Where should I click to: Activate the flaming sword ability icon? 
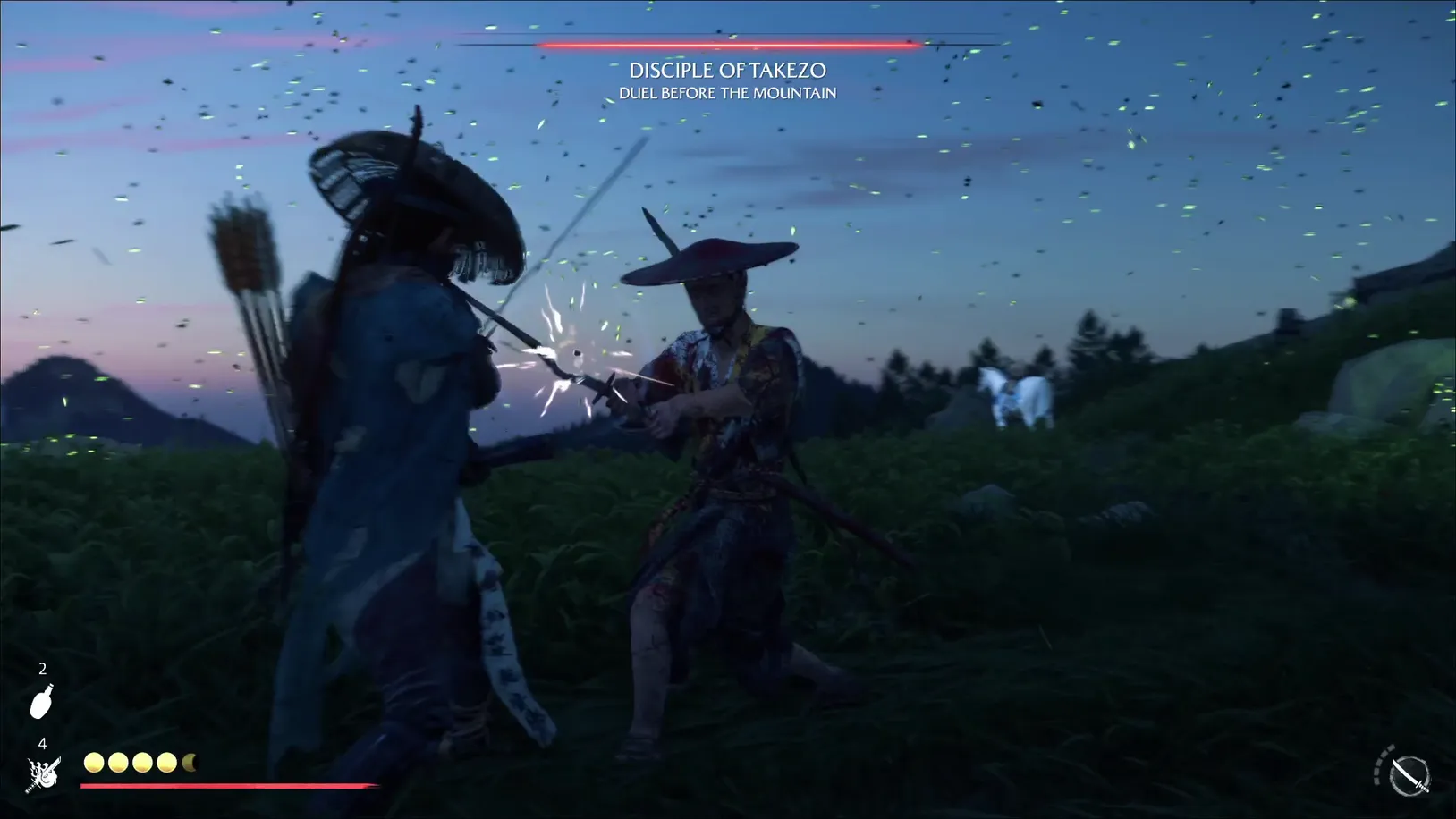[43, 774]
